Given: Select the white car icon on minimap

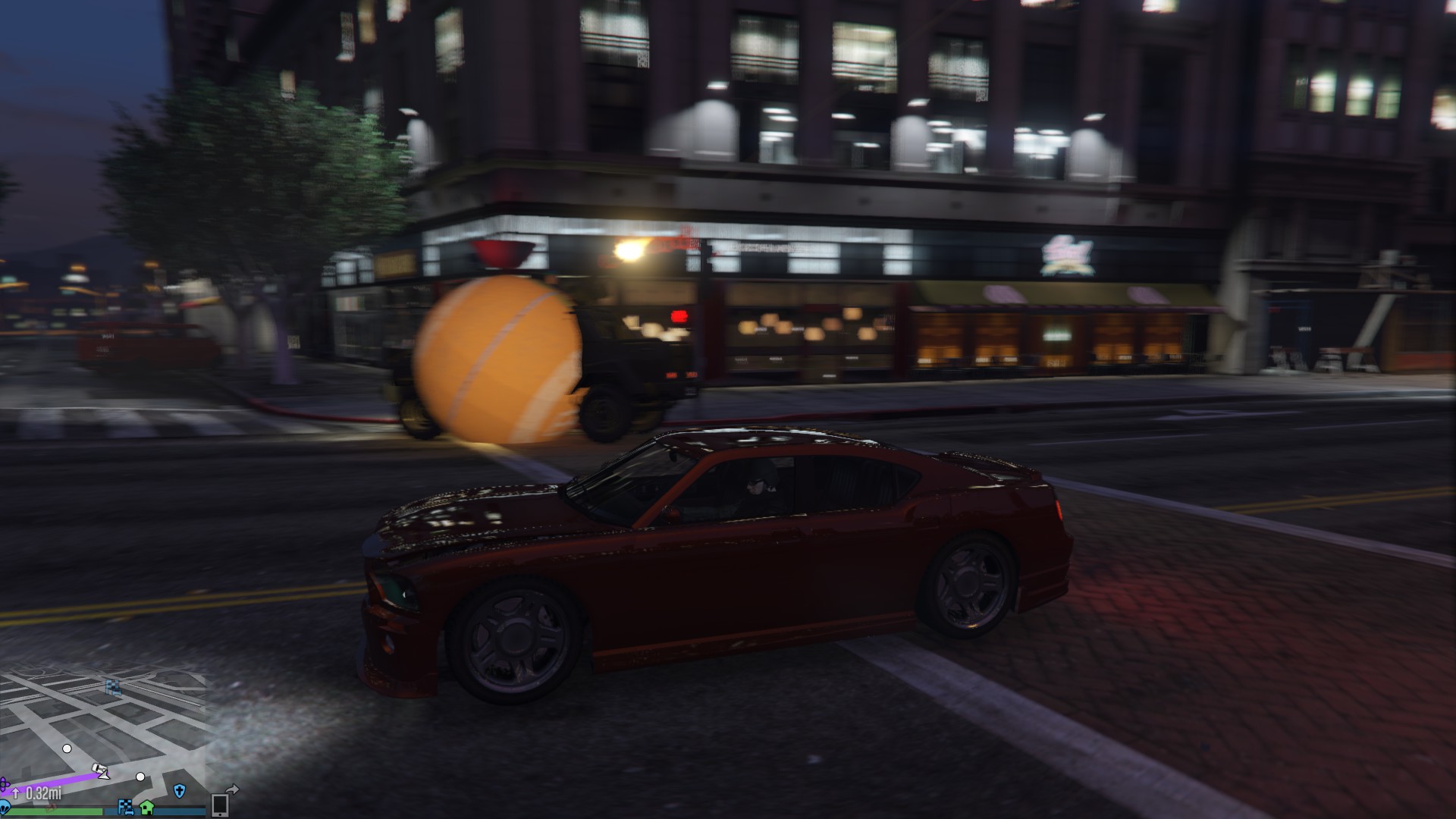Looking at the screenshot, I should pos(99,769).
